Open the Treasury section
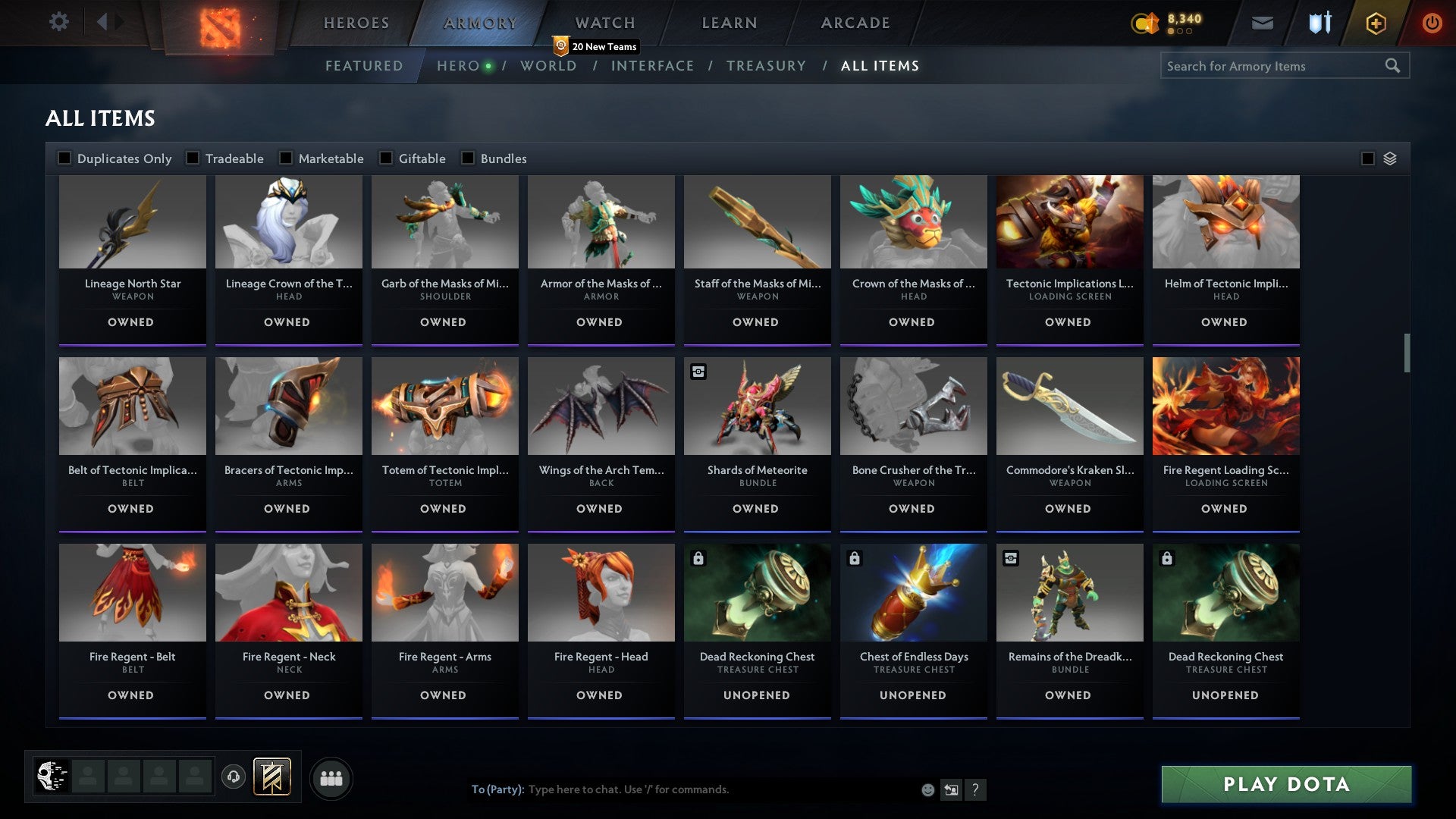This screenshot has height=819, width=1456. 767,66
